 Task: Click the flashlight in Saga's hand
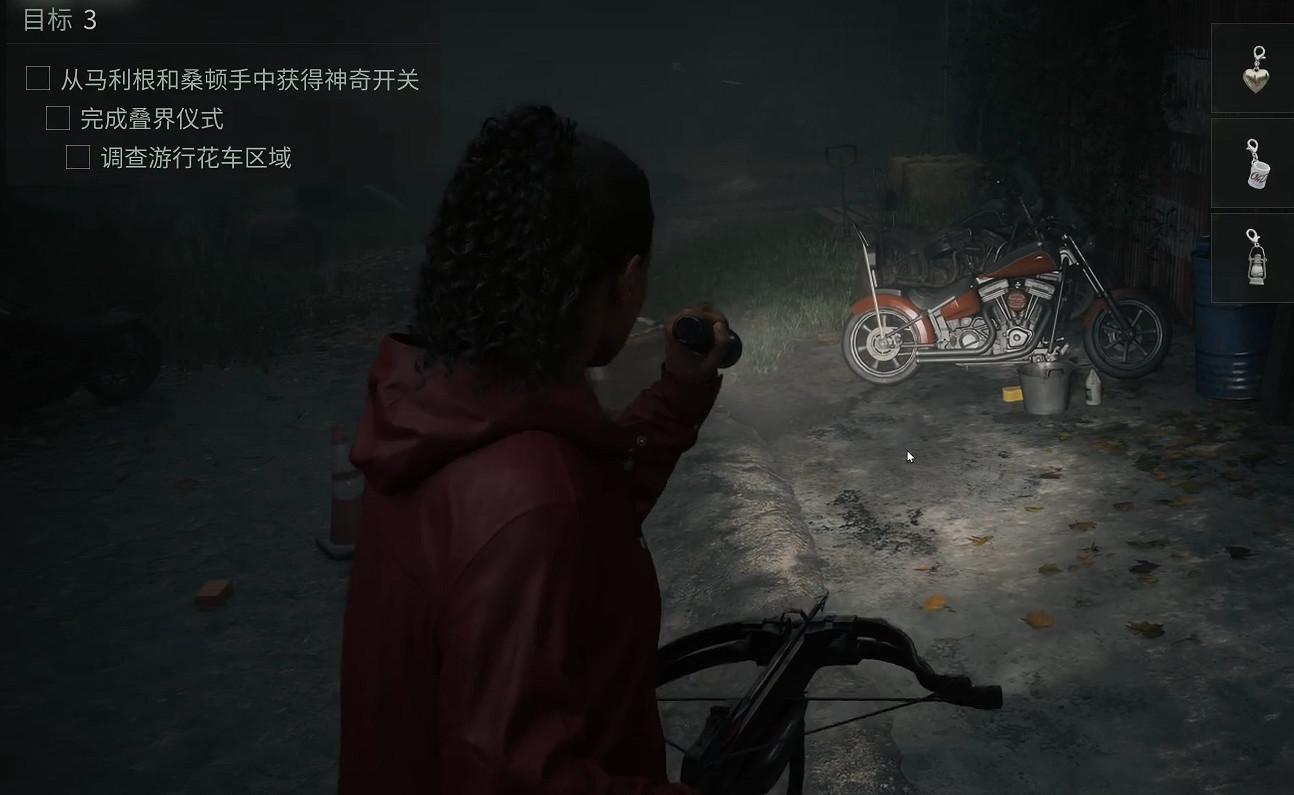702,330
